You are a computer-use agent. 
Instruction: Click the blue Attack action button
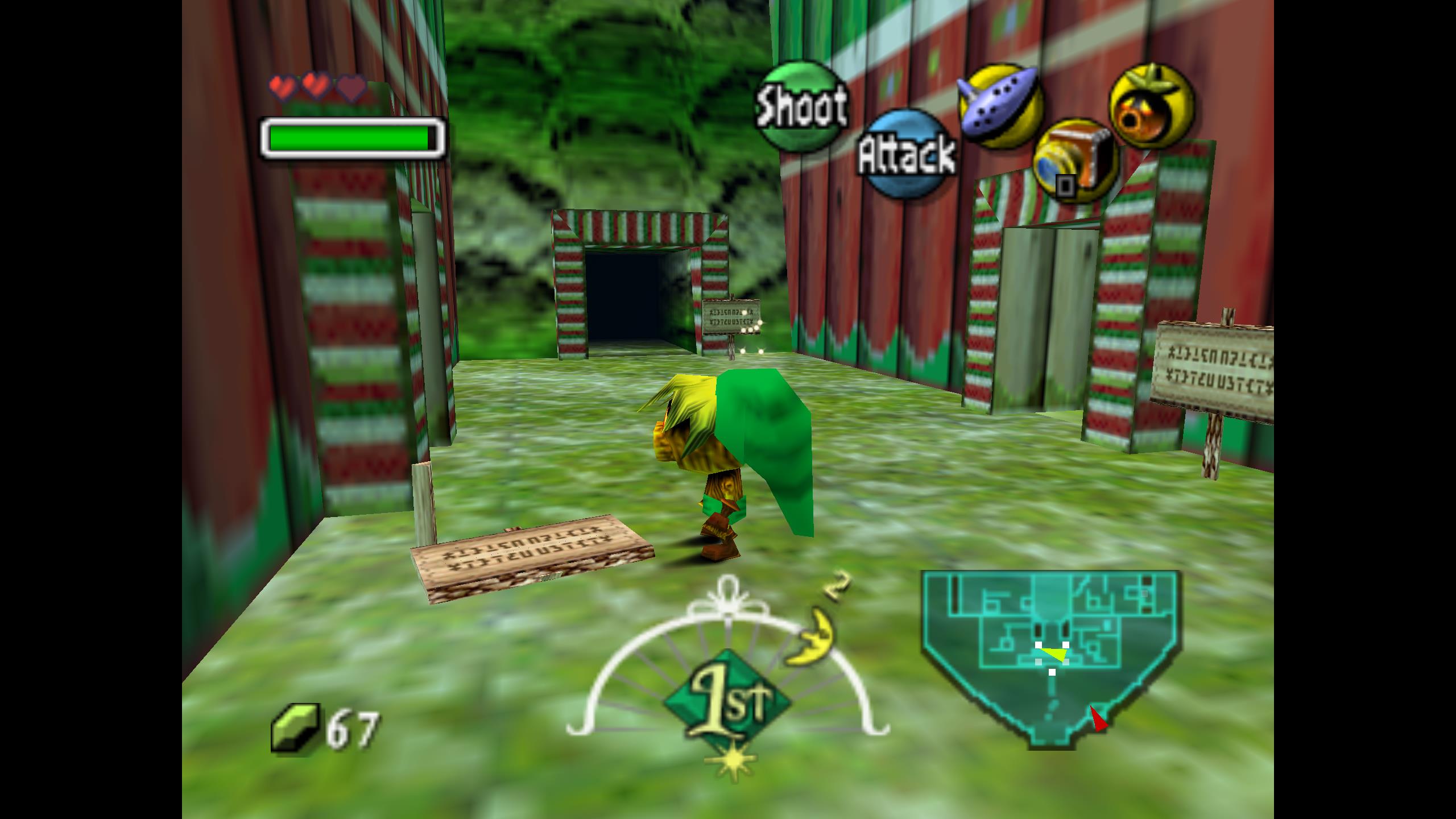(x=907, y=154)
